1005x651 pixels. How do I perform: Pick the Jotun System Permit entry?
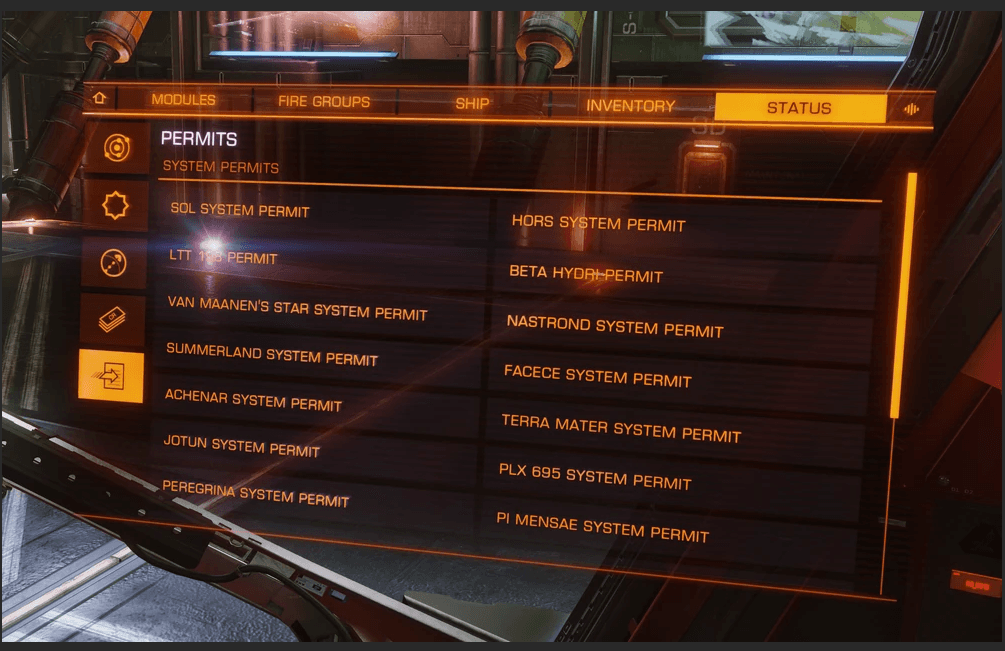point(241,446)
